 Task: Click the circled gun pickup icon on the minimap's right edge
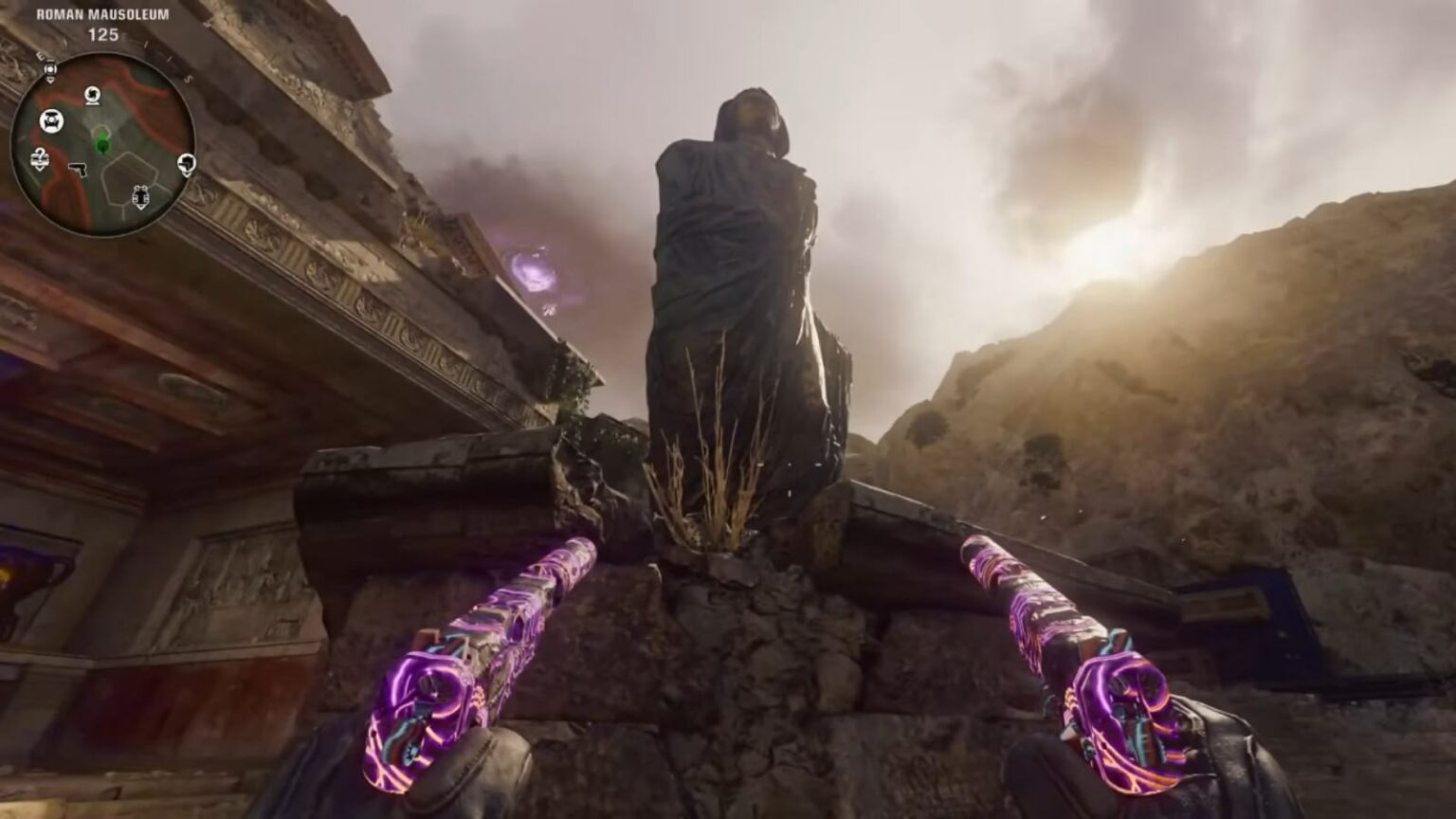tap(187, 163)
